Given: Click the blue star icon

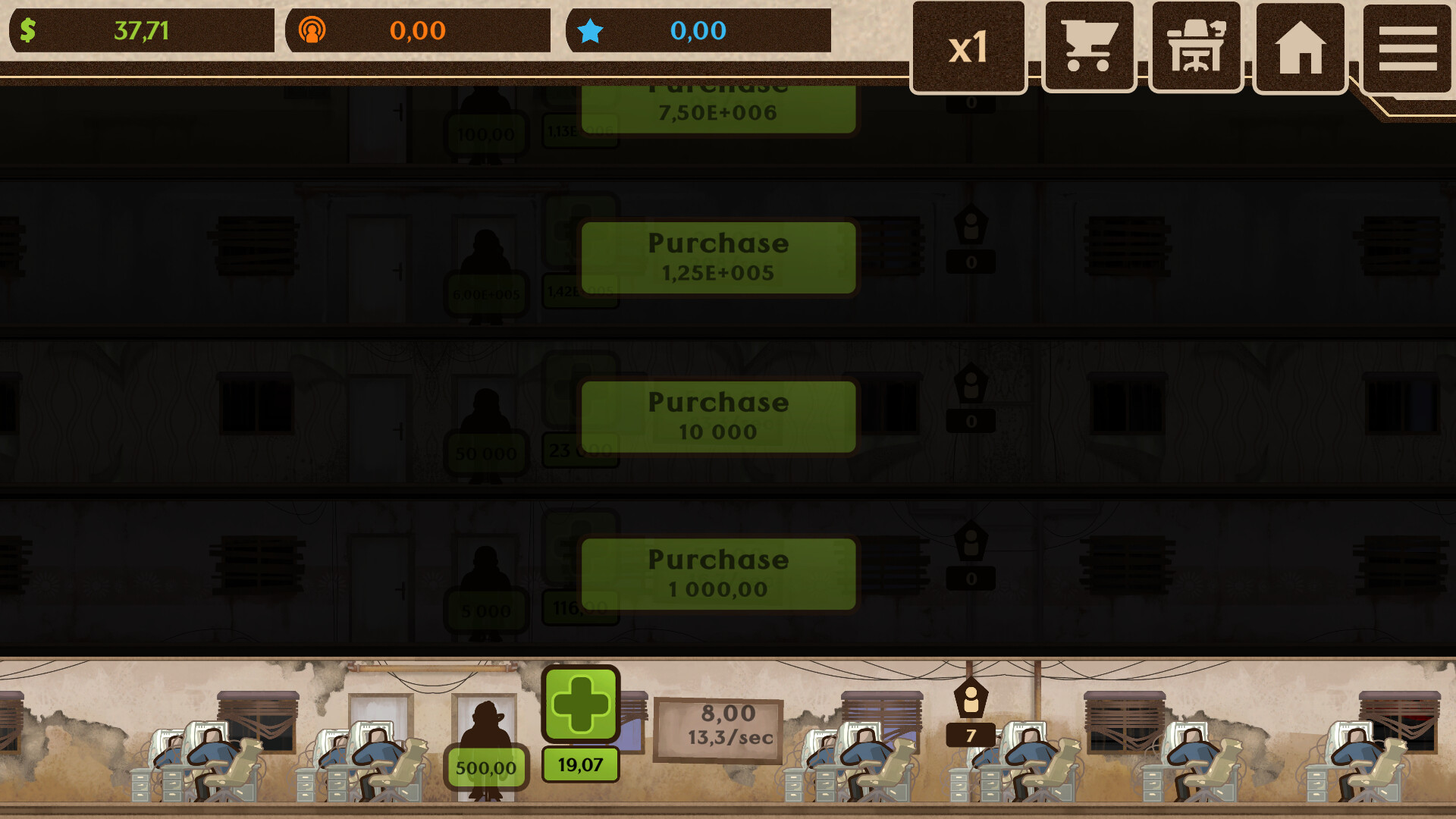Looking at the screenshot, I should click(592, 31).
